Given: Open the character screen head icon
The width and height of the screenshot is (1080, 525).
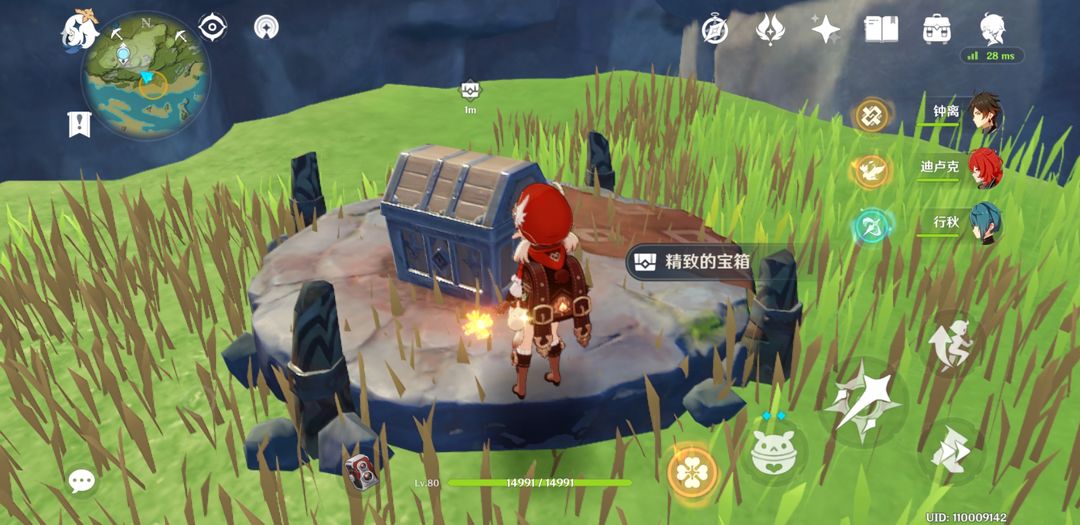Looking at the screenshot, I should pyautogui.click(x=991, y=29).
